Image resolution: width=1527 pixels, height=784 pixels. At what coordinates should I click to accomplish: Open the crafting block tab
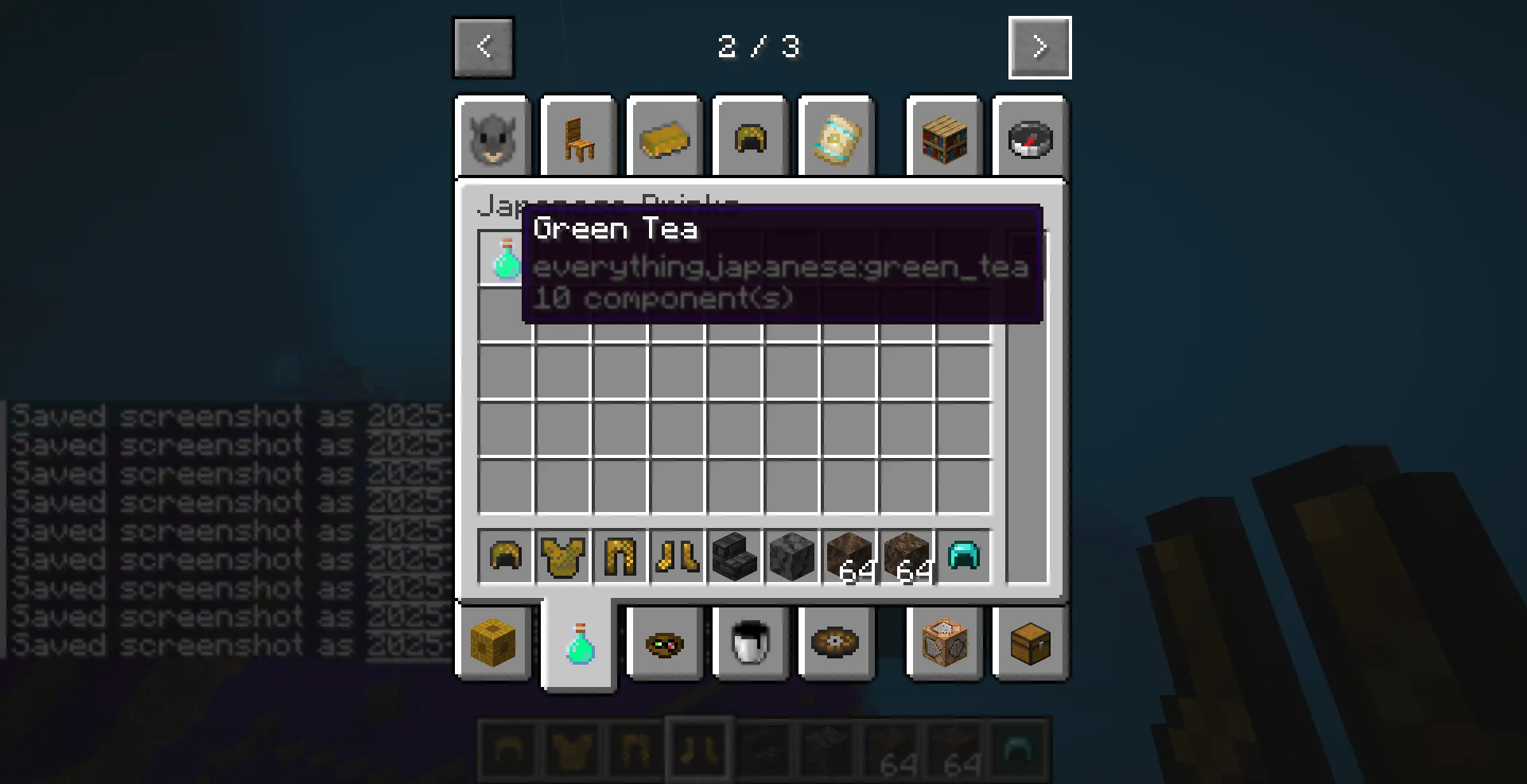tap(944, 644)
